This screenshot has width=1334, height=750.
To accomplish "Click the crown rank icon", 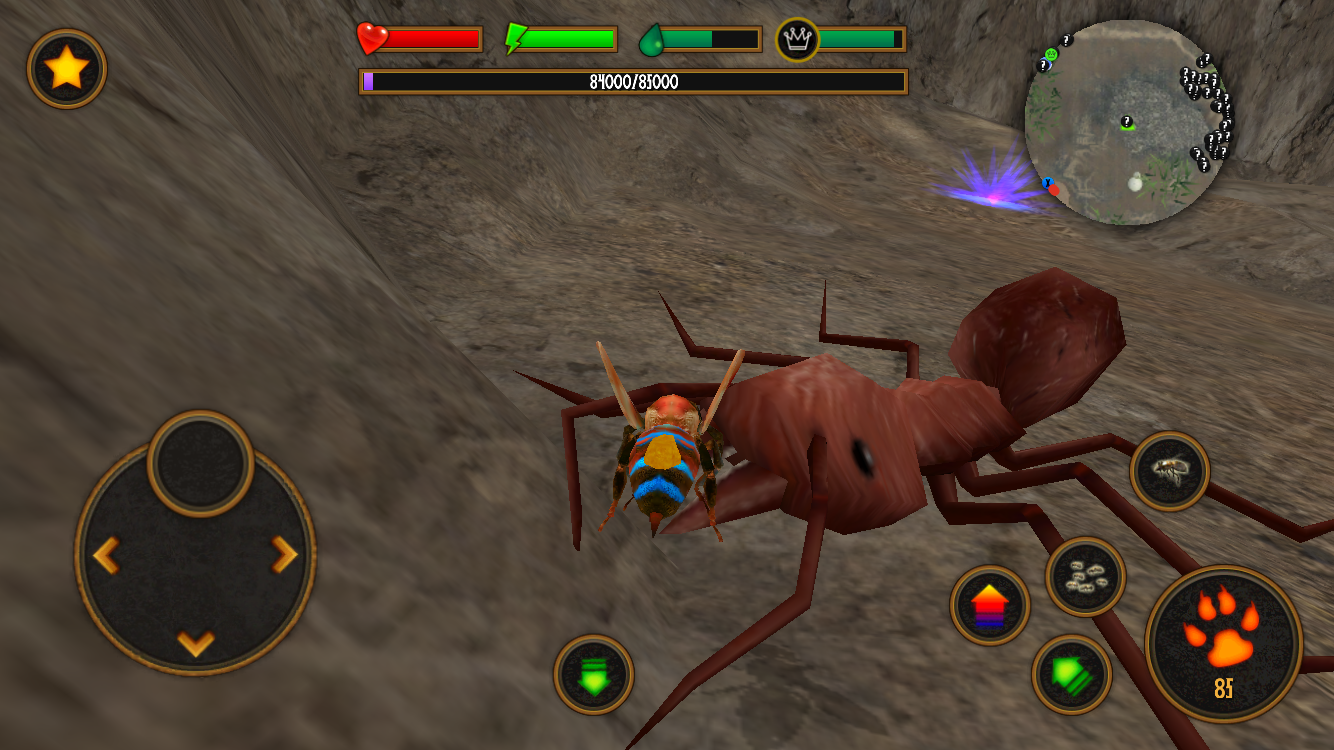I will 795,37.
